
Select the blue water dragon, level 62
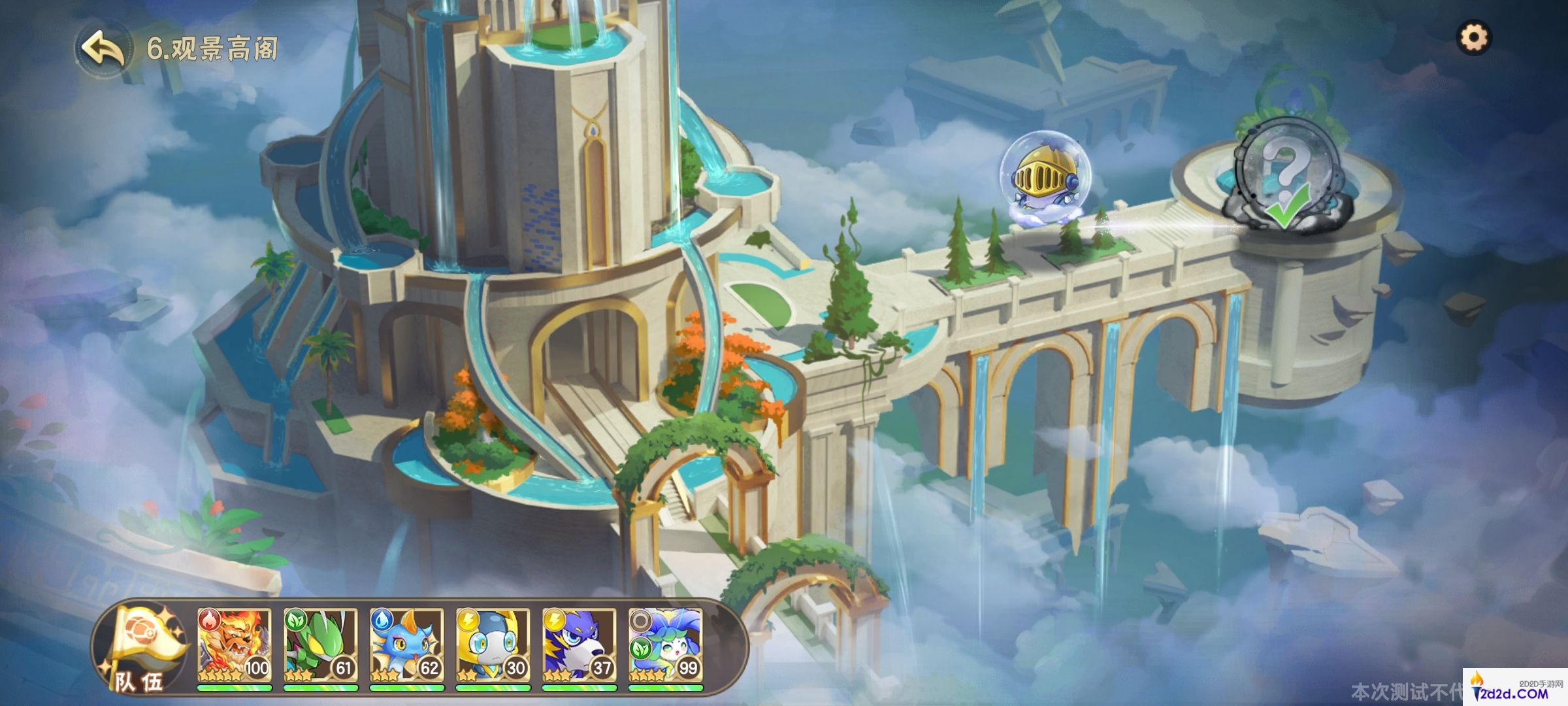[x=406, y=646]
